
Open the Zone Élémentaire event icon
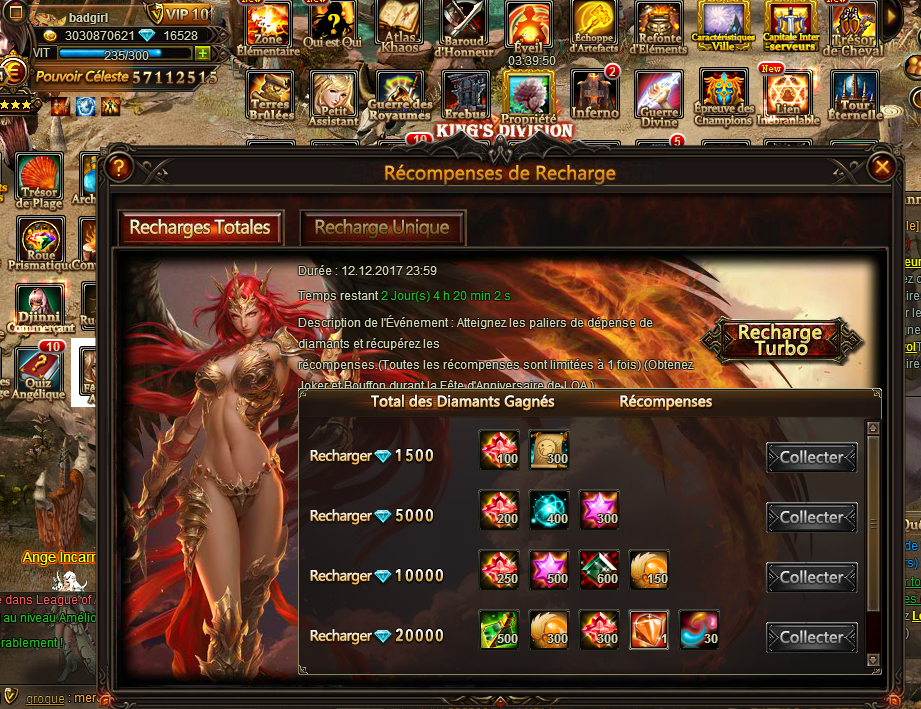(x=268, y=28)
